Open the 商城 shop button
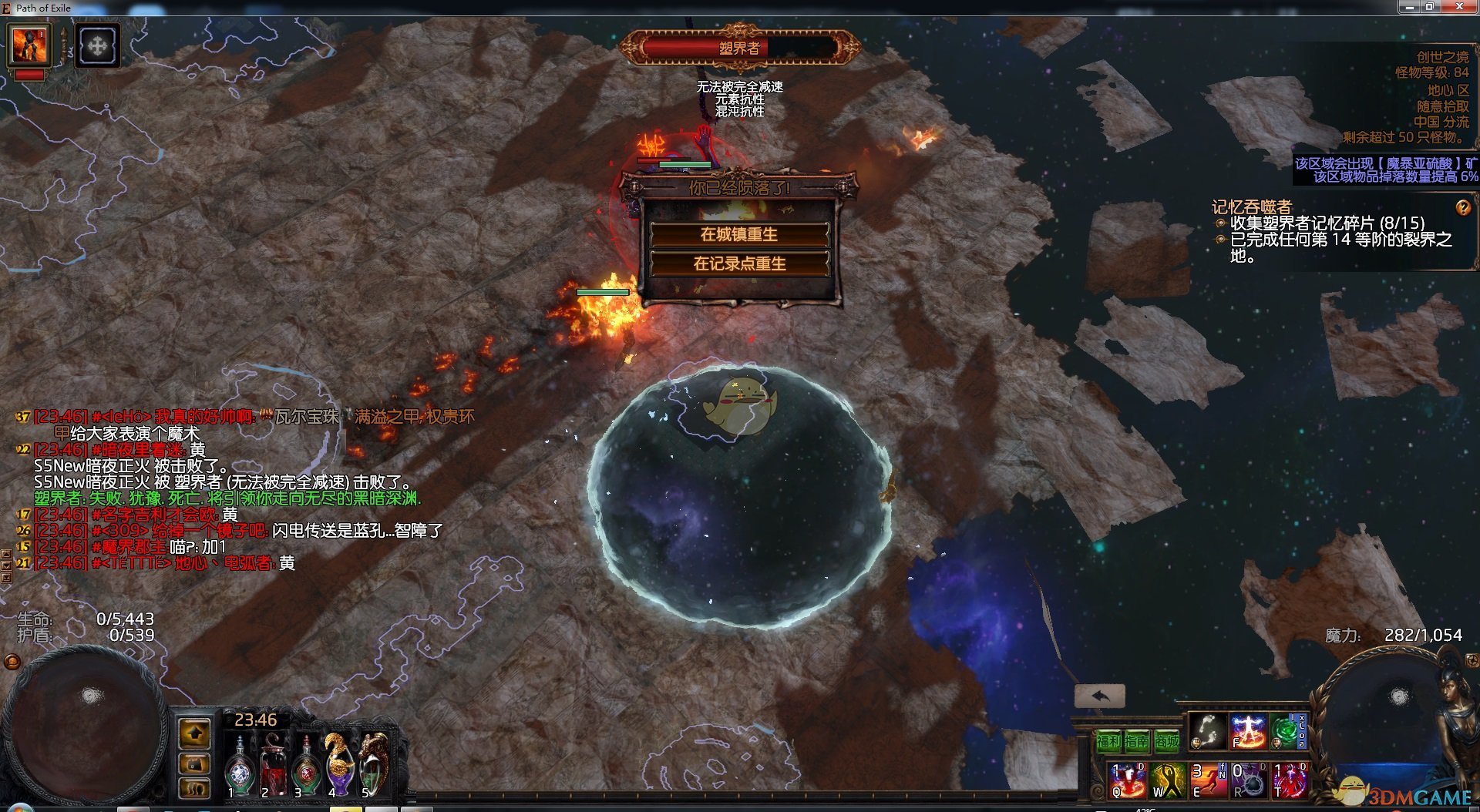1480x812 pixels. (1166, 742)
